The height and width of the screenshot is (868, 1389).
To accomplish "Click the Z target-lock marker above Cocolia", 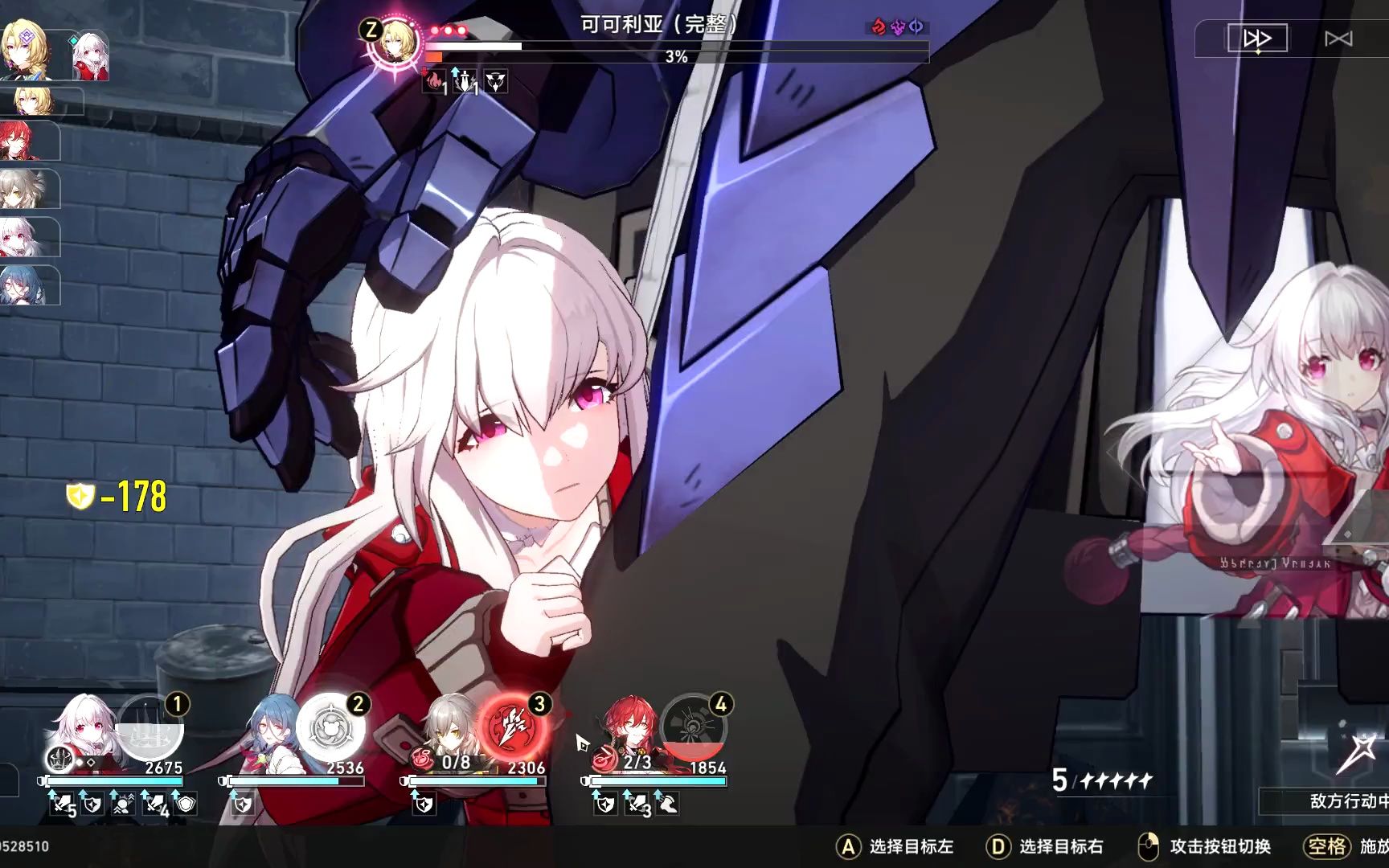I will (x=371, y=31).
